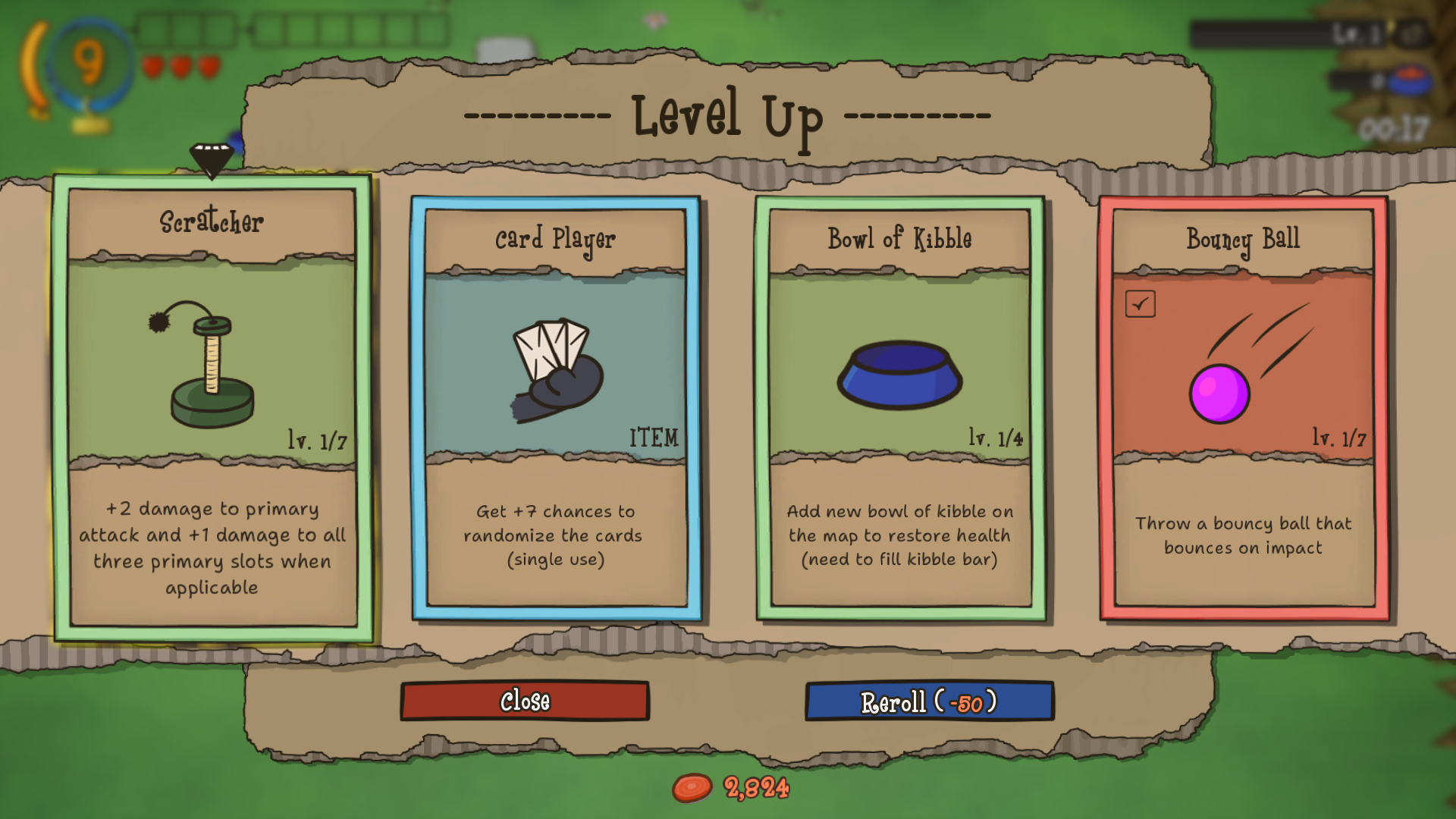Toggle the checkbox on the Bouncy Ball card
The width and height of the screenshot is (1456, 819).
[1140, 304]
